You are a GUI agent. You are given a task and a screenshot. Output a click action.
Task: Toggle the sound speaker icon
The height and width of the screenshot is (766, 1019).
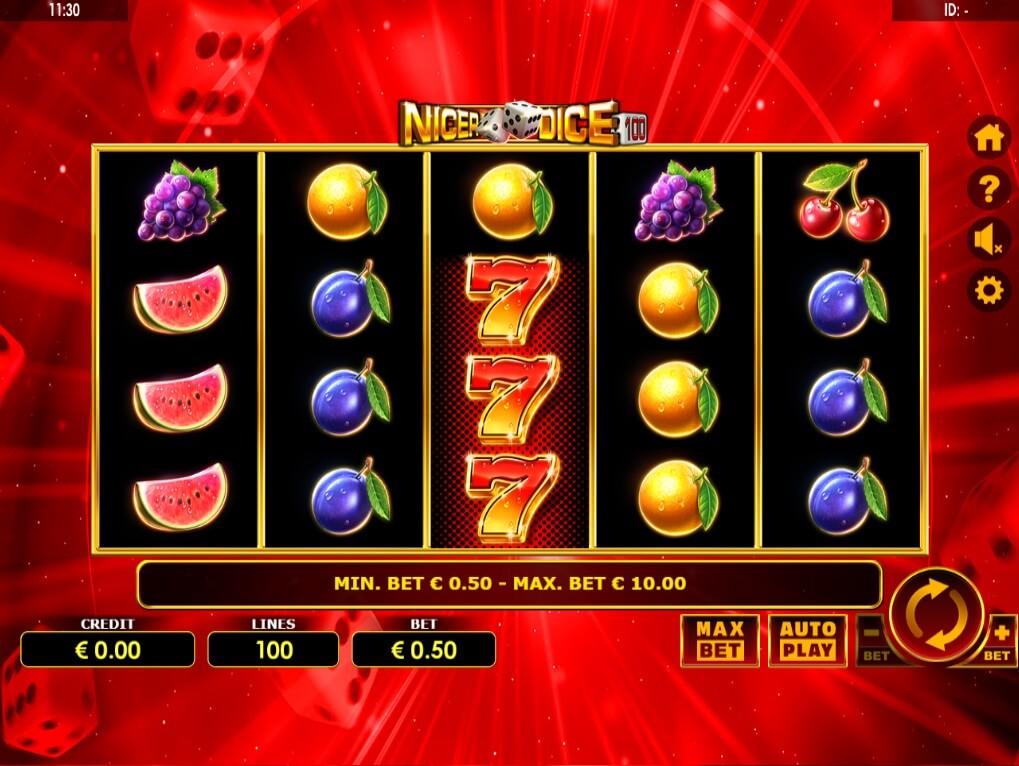[x=988, y=240]
